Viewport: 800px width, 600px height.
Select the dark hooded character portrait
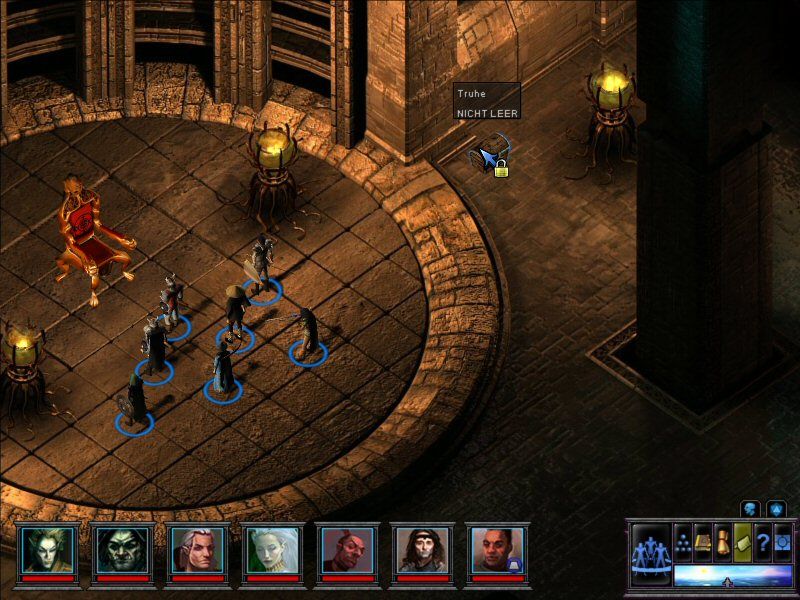point(121,548)
